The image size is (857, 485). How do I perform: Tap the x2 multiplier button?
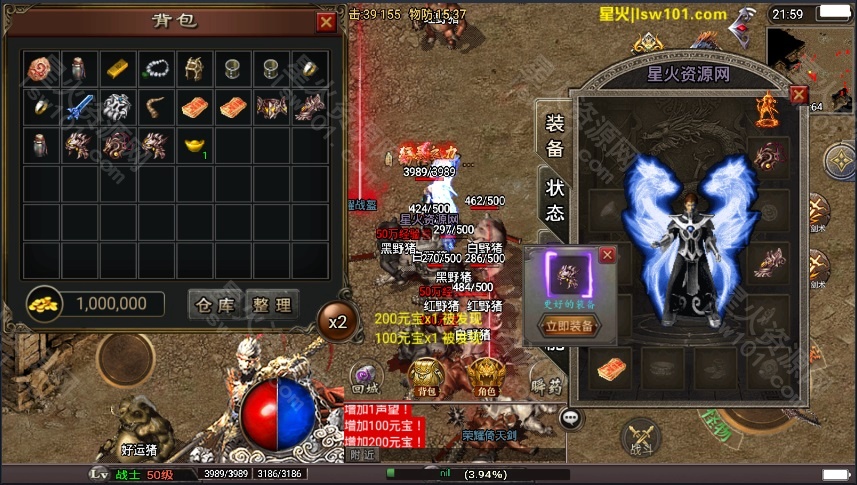click(x=338, y=322)
